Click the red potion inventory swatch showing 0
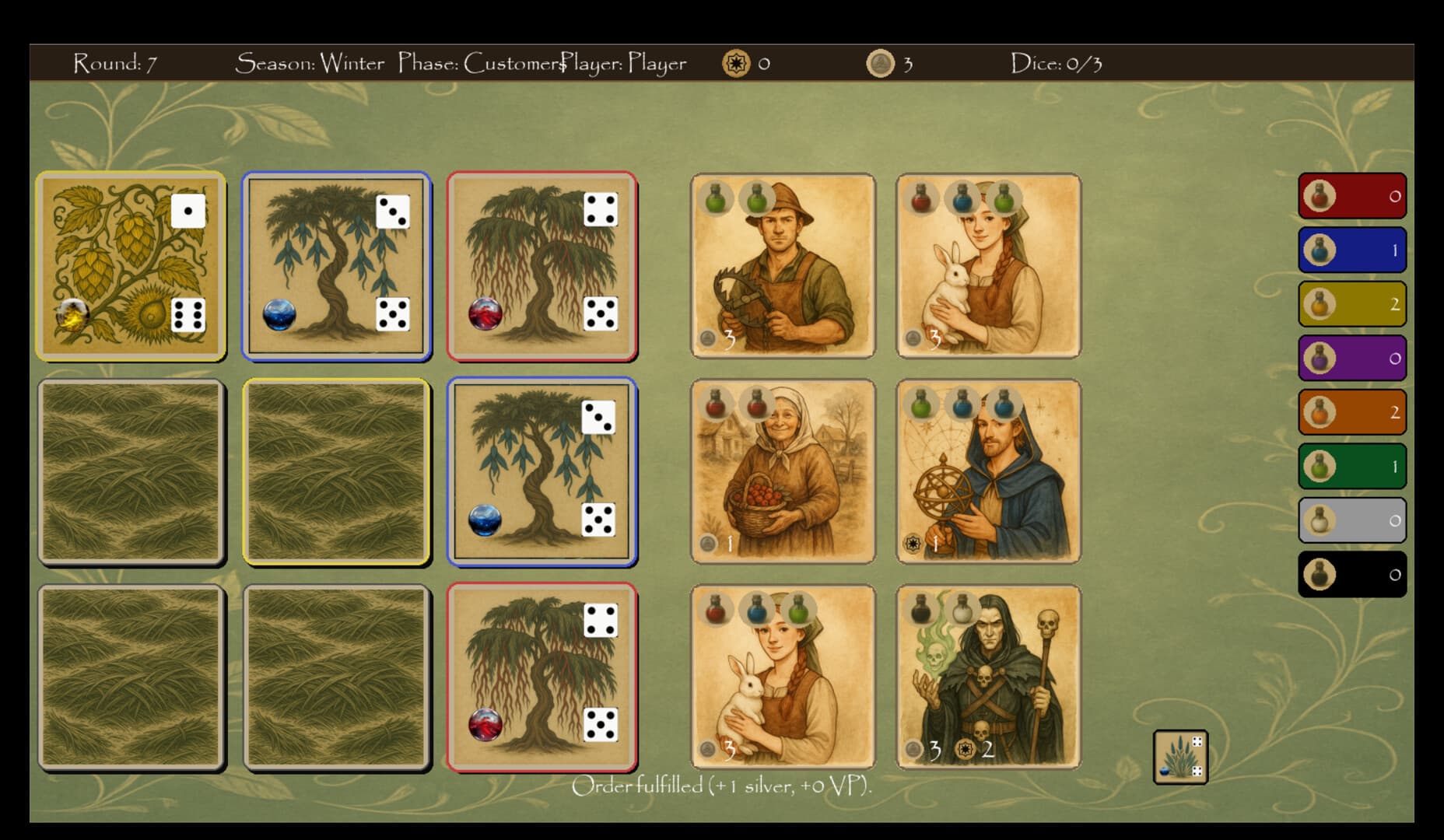 pyautogui.click(x=1351, y=195)
